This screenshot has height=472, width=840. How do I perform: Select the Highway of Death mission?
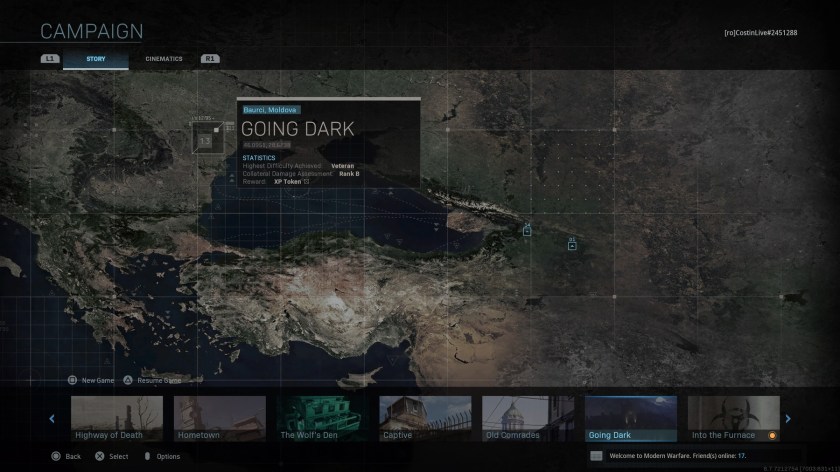[x=117, y=419]
